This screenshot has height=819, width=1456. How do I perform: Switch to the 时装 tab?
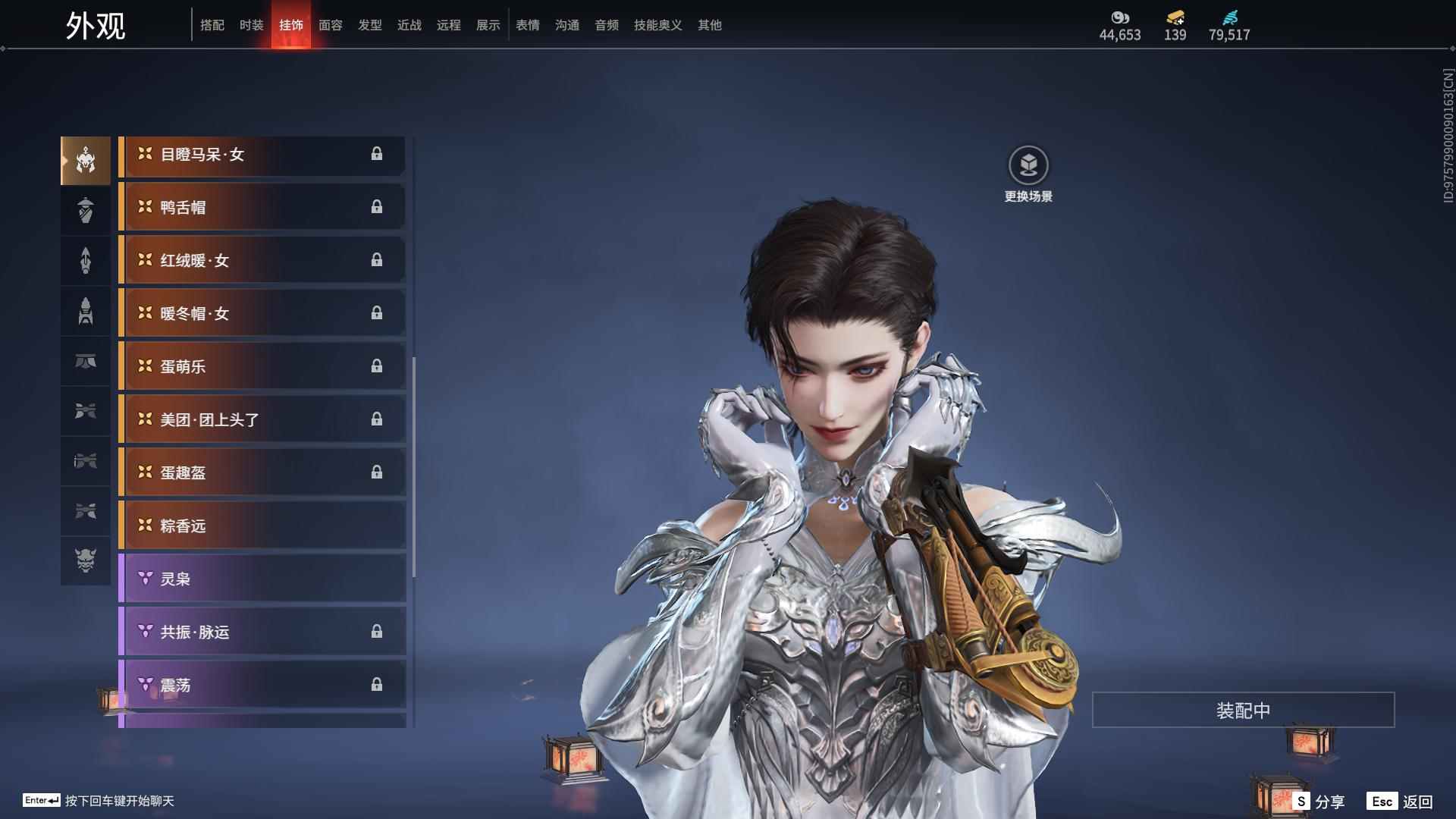tap(251, 25)
